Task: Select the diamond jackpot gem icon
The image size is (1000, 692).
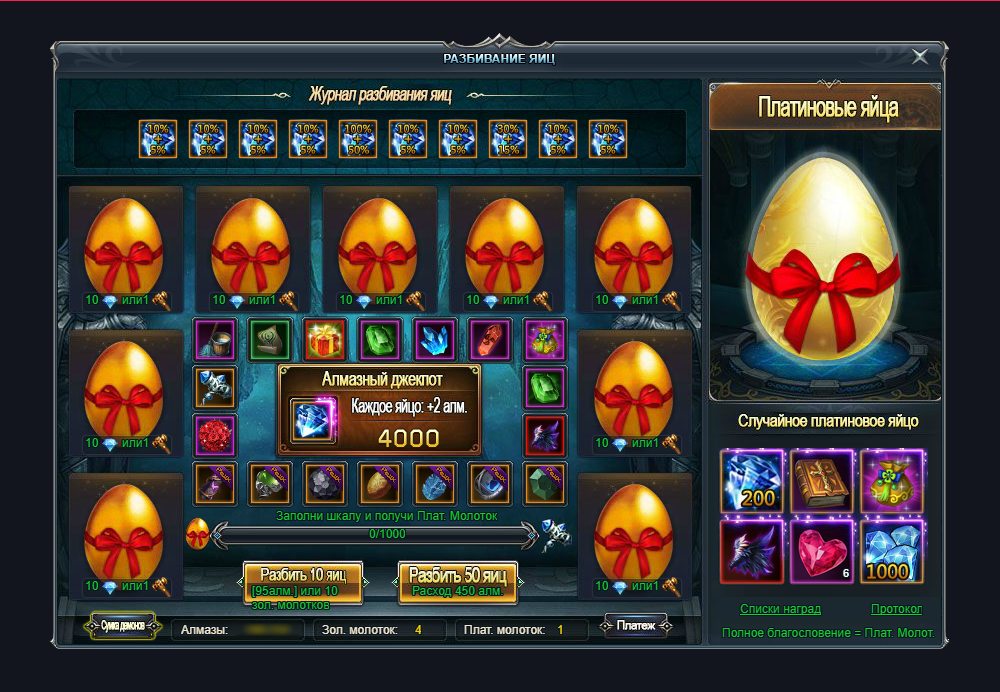Action: point(314,421)
